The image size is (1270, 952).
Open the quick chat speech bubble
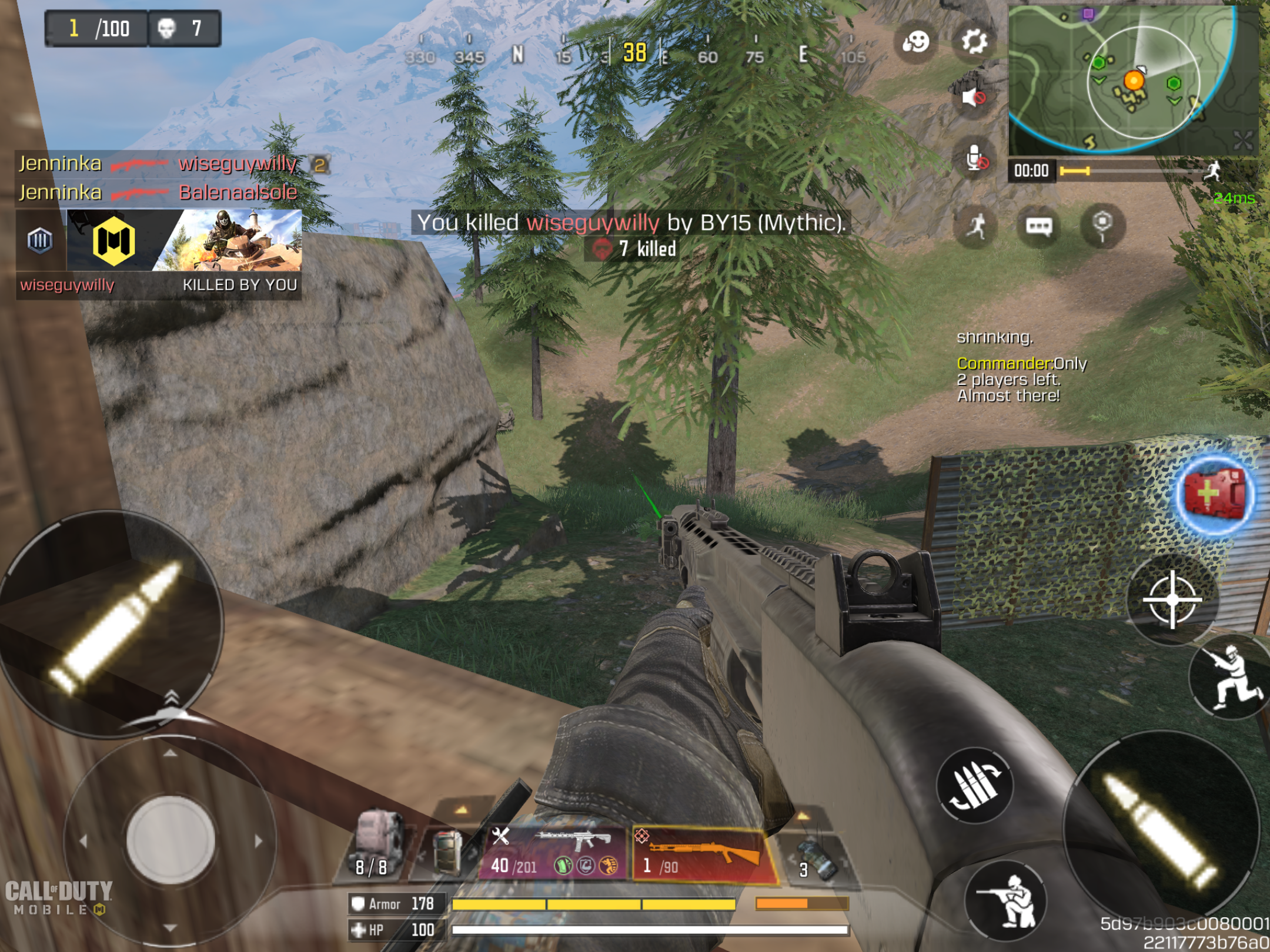1038,226
